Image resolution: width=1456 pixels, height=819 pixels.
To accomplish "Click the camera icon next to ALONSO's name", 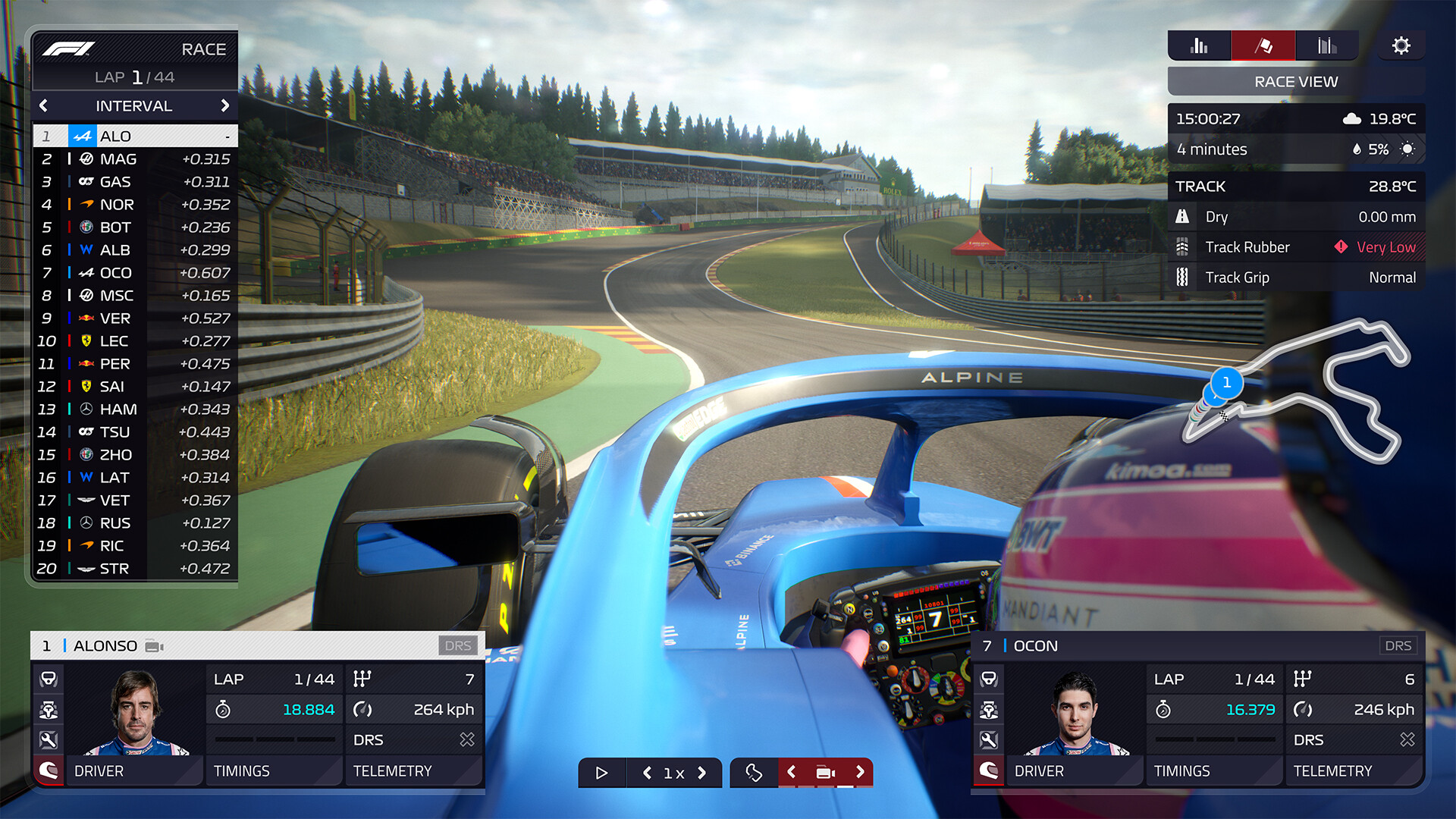I will [x=155, y=645].
